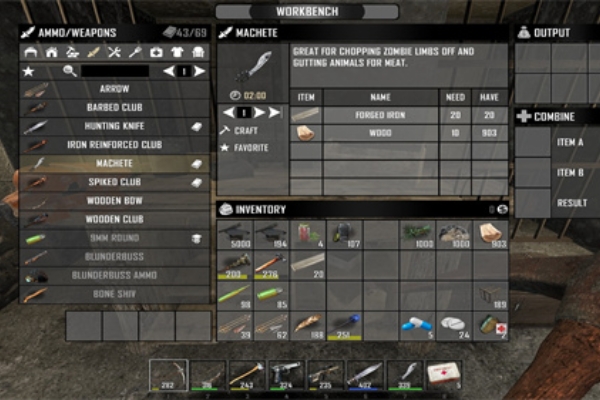Select the Hunting Knife recipe

pos(114,126)
